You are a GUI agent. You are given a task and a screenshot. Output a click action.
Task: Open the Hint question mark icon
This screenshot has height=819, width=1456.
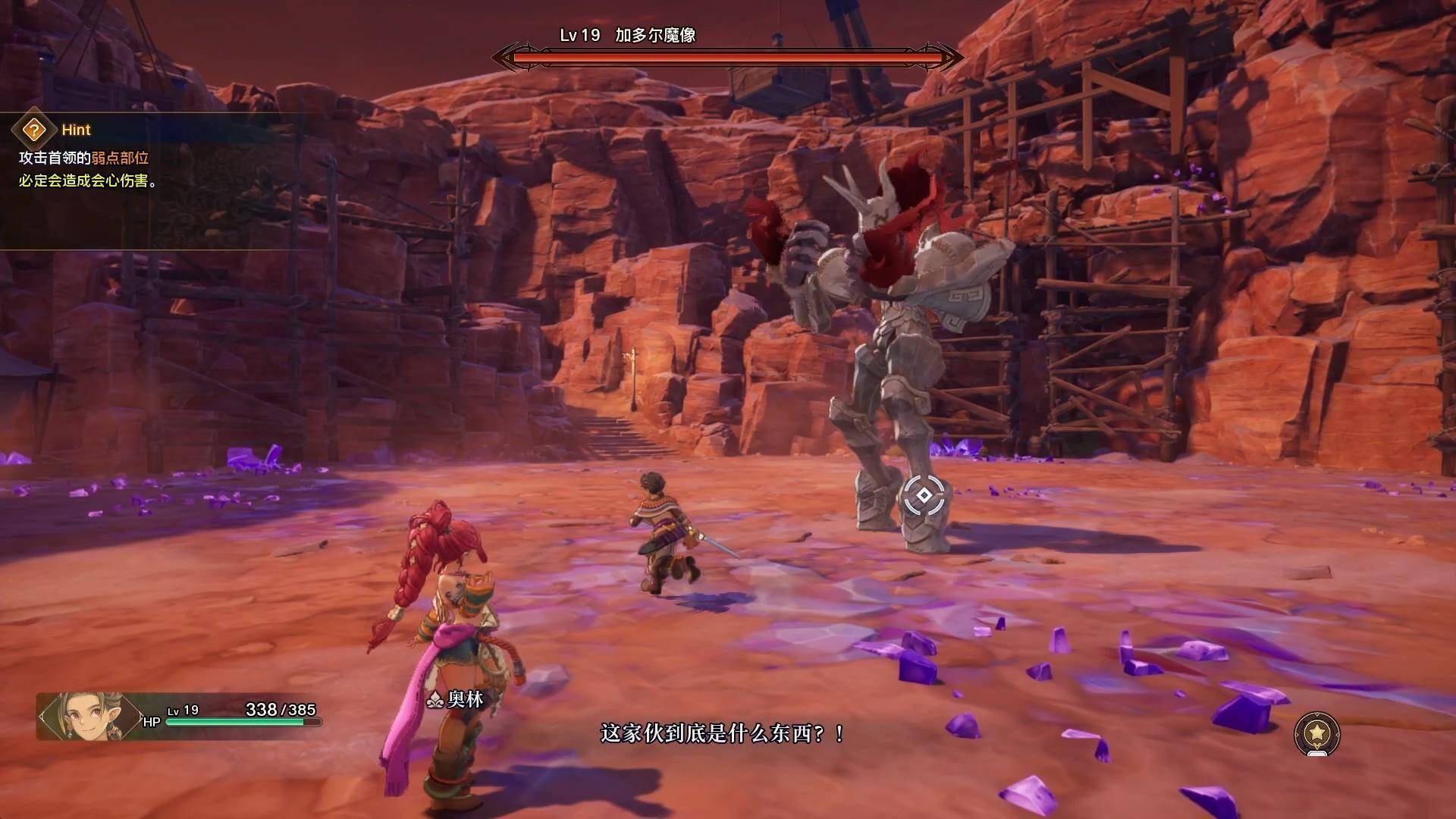33,130
